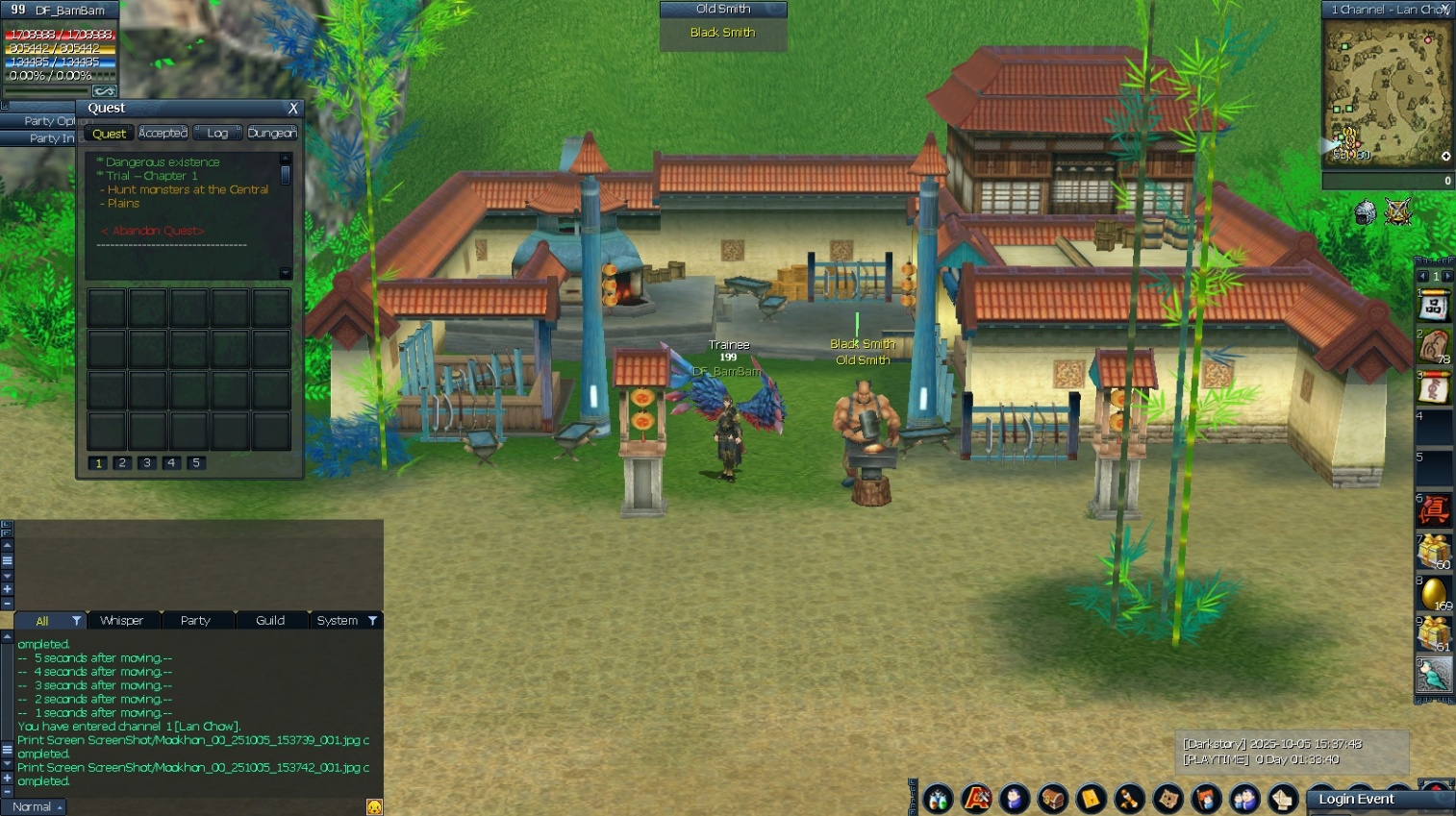Use the scroll in hotbar slot 1
Screen dimensions: 1456x816
(1433, 308)
